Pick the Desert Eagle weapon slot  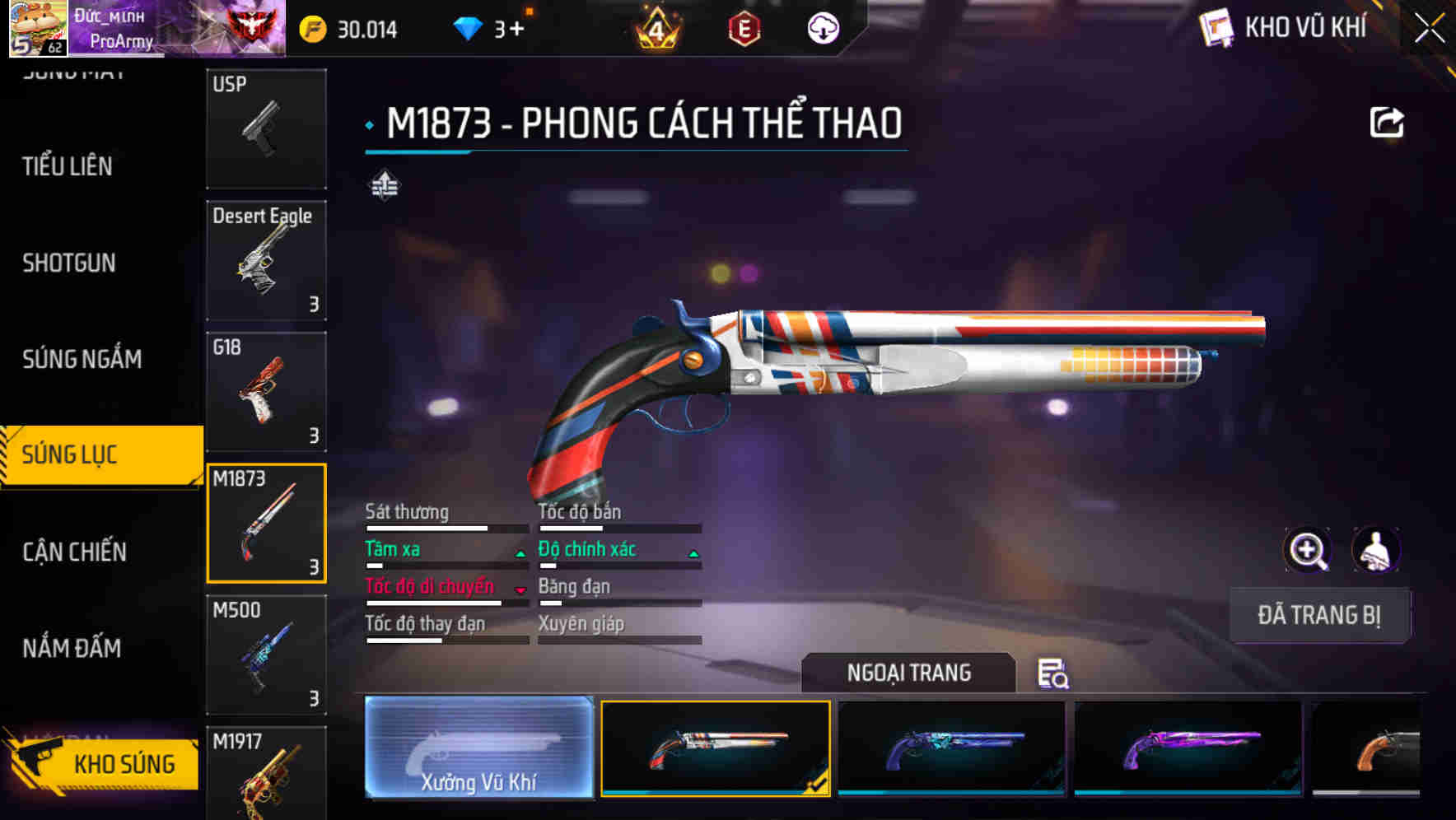266,260
